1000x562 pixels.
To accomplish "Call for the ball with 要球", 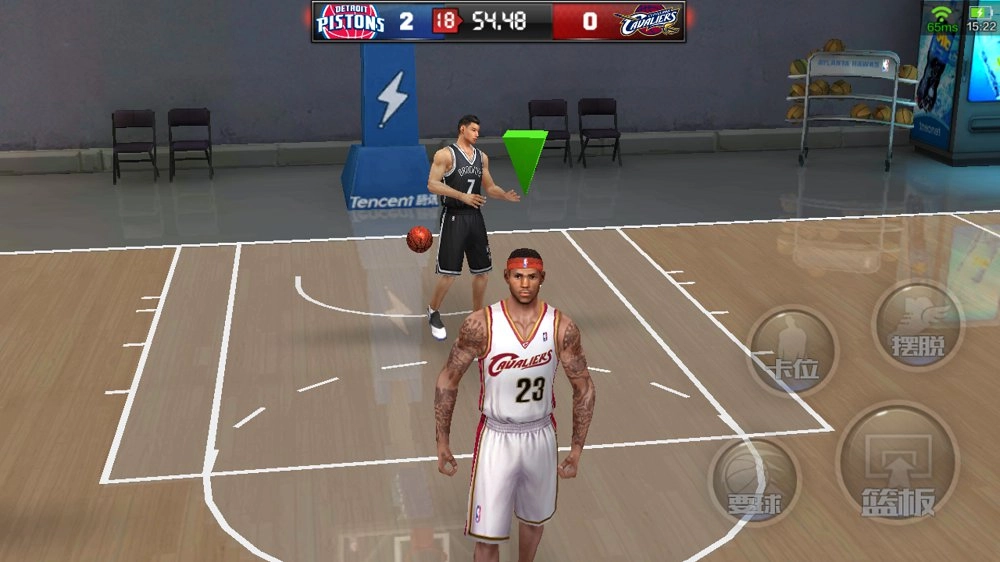I will [755, 481].
